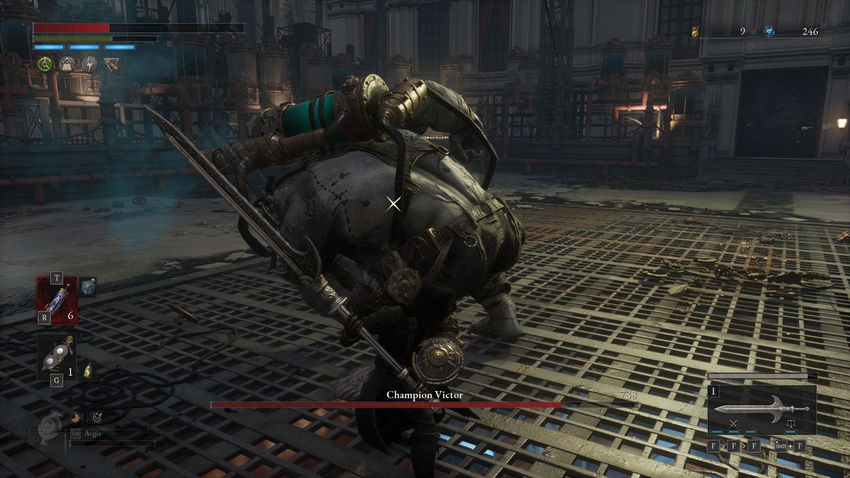
Task: Click the green circular buff icon
Action: [x=44, y=64]
